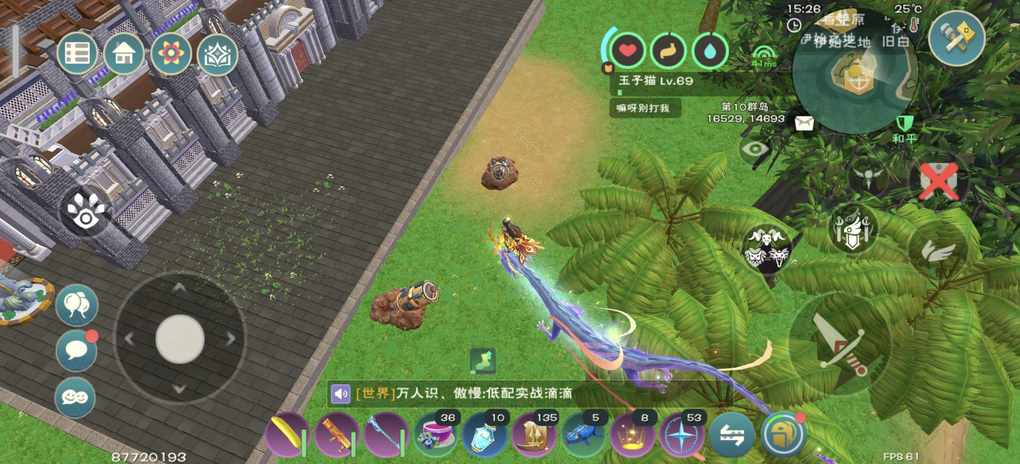
Task: Open the lotus emblem menu
Action: [x=217, y=54]
